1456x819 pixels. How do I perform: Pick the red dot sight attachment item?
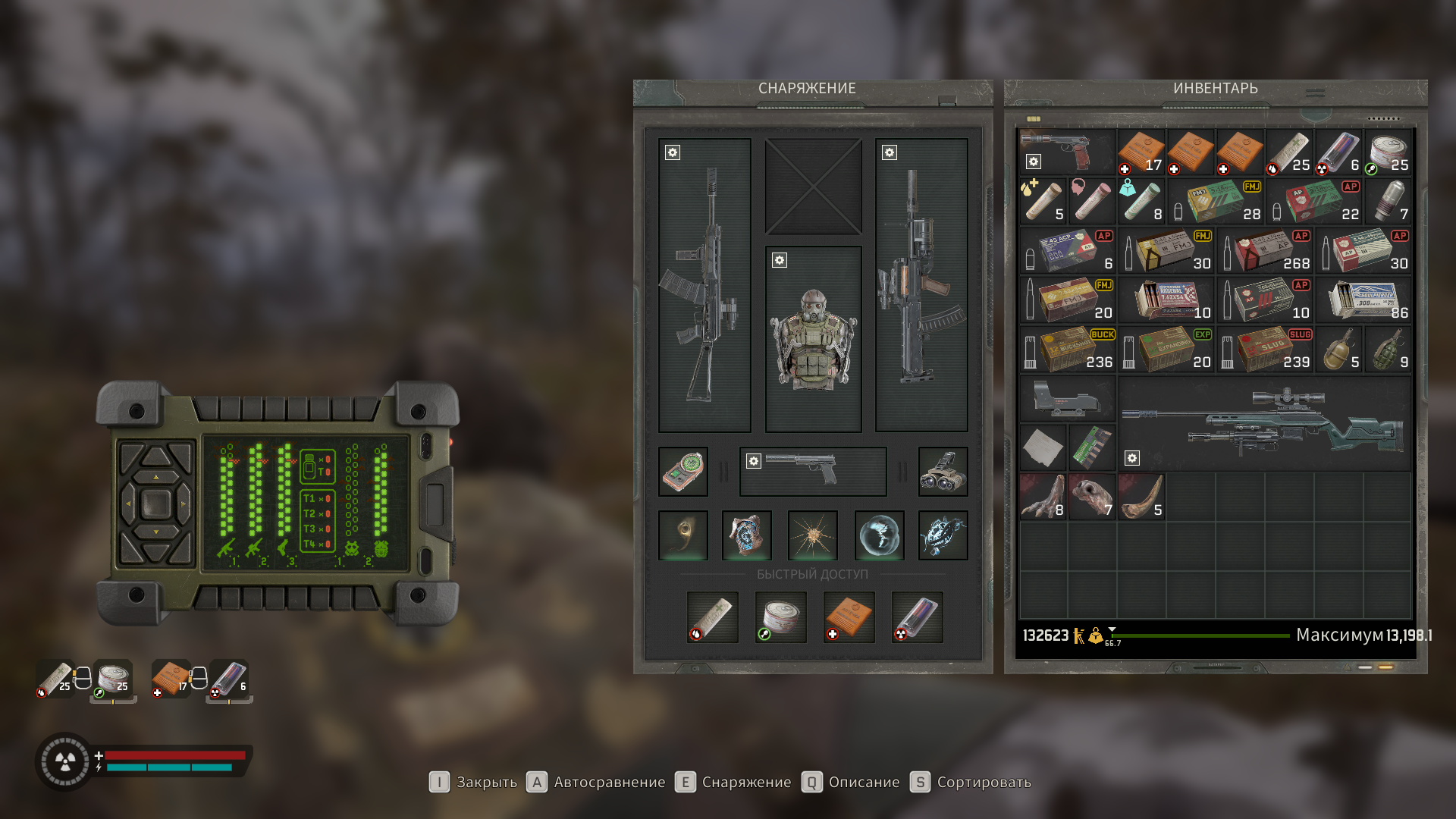(1067, 399)
